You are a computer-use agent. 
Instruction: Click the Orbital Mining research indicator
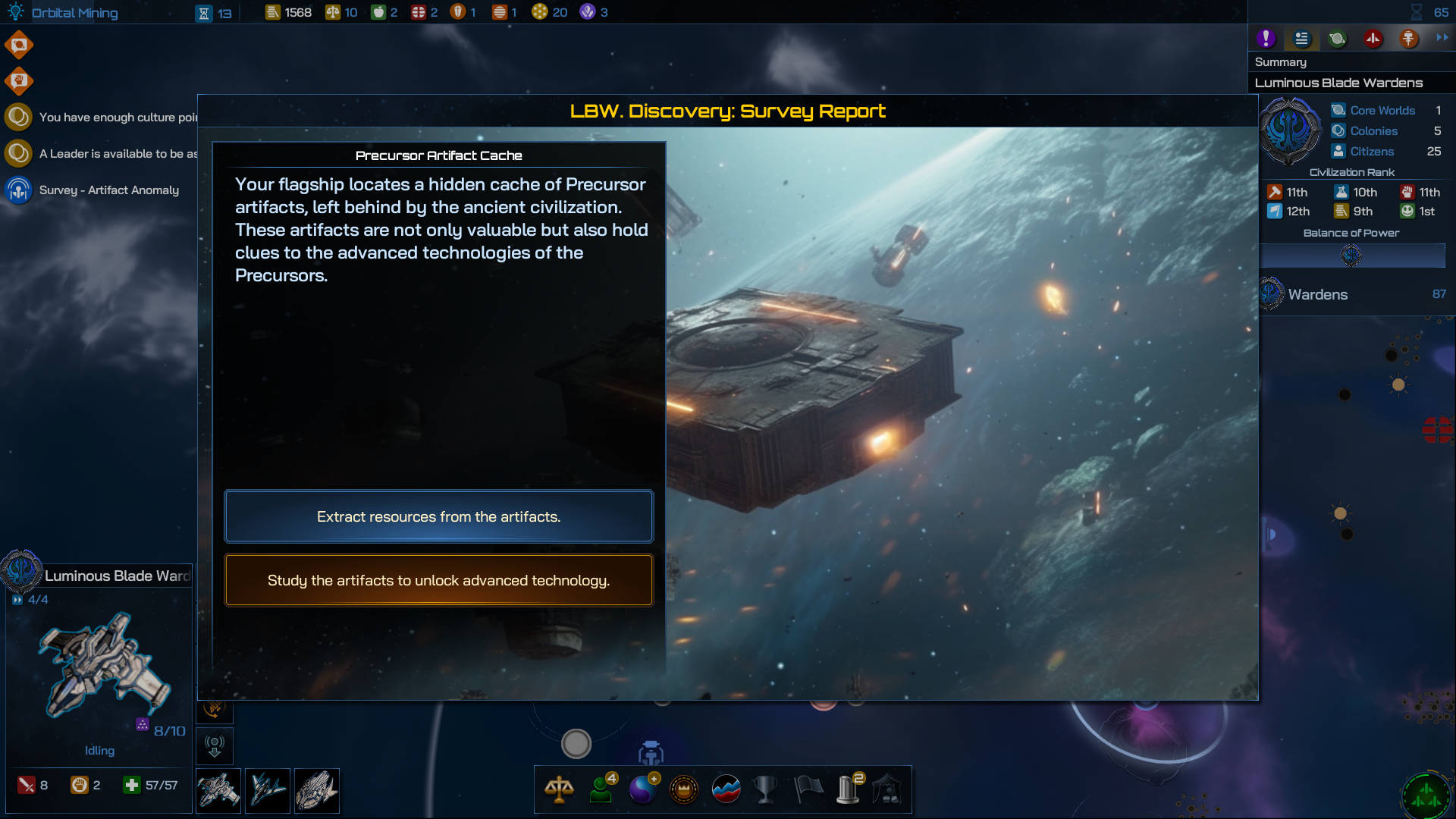pos(74,13)
